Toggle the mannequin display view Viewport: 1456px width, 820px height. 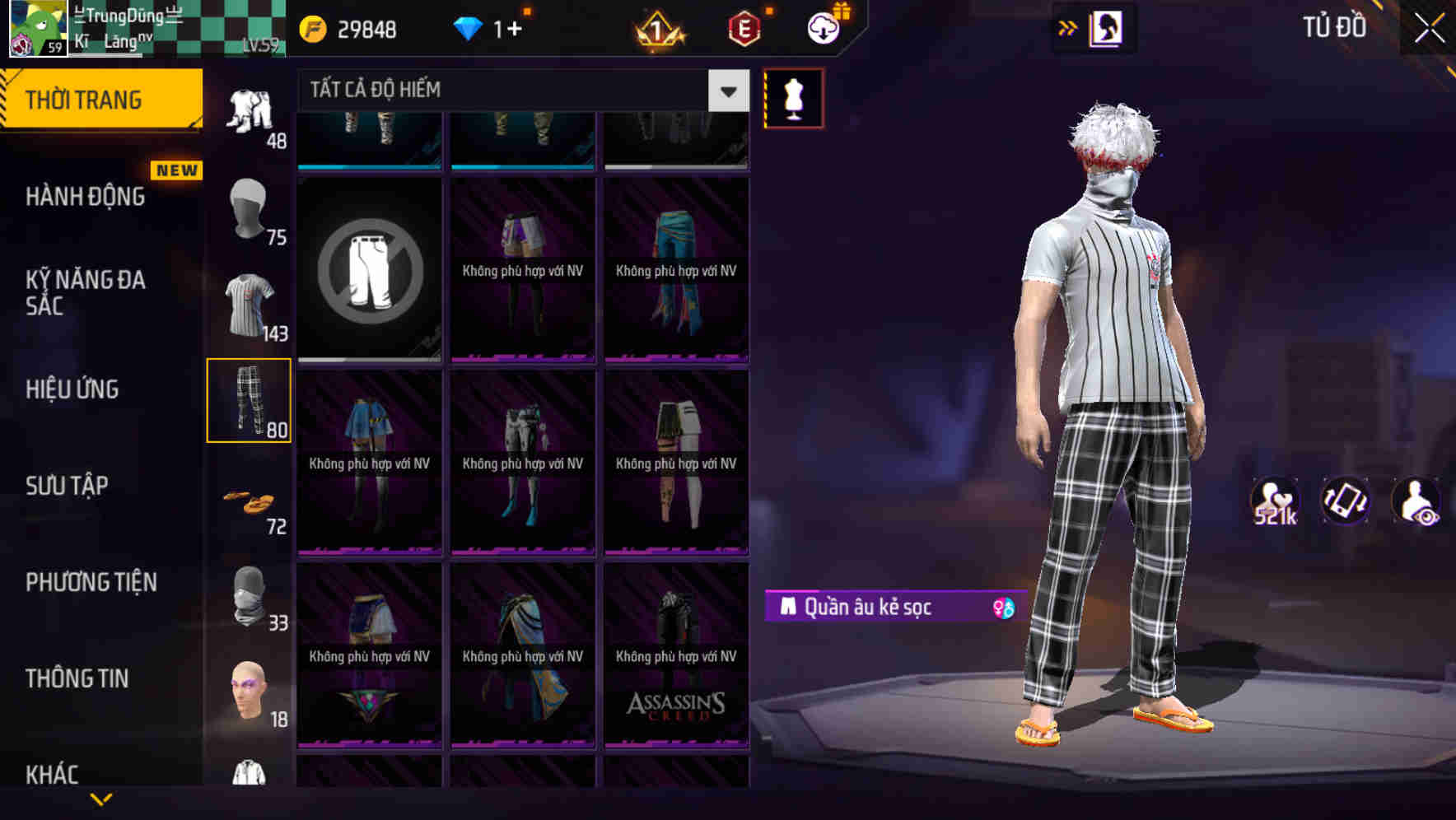[793, 96]
